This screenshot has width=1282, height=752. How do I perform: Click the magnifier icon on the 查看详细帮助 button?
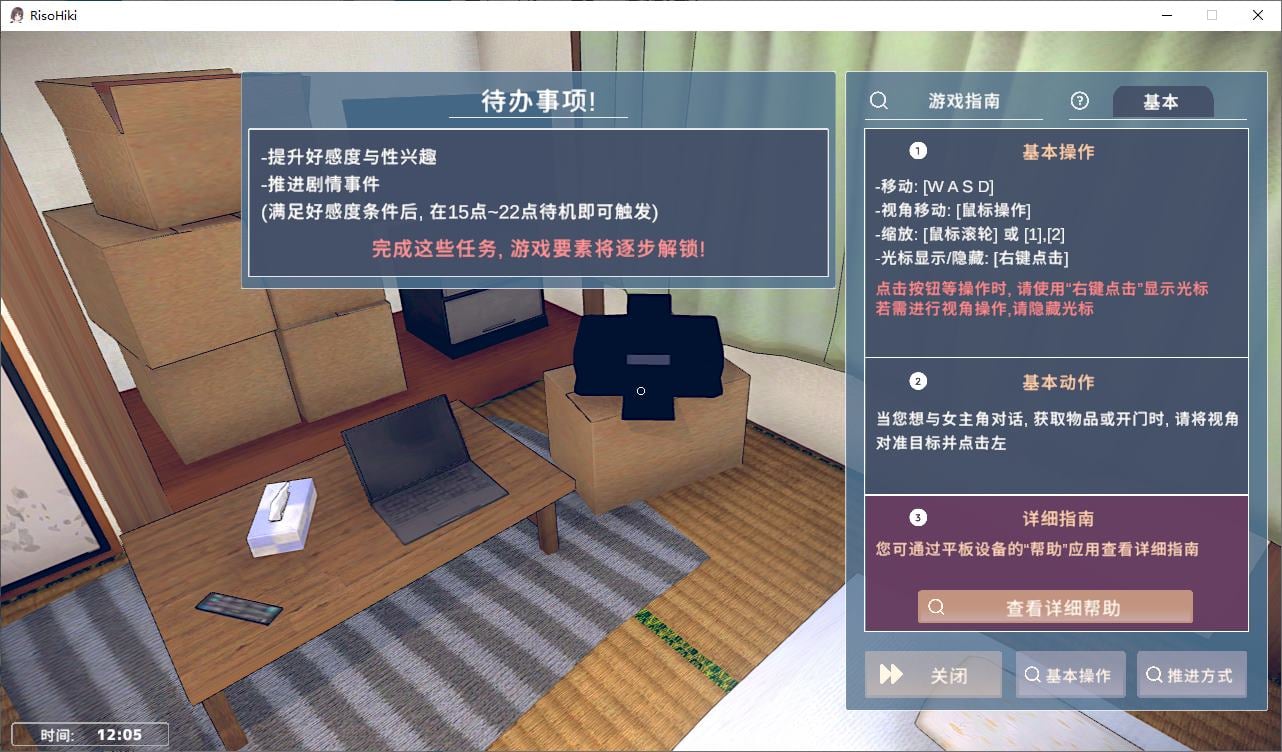(934, 607)
